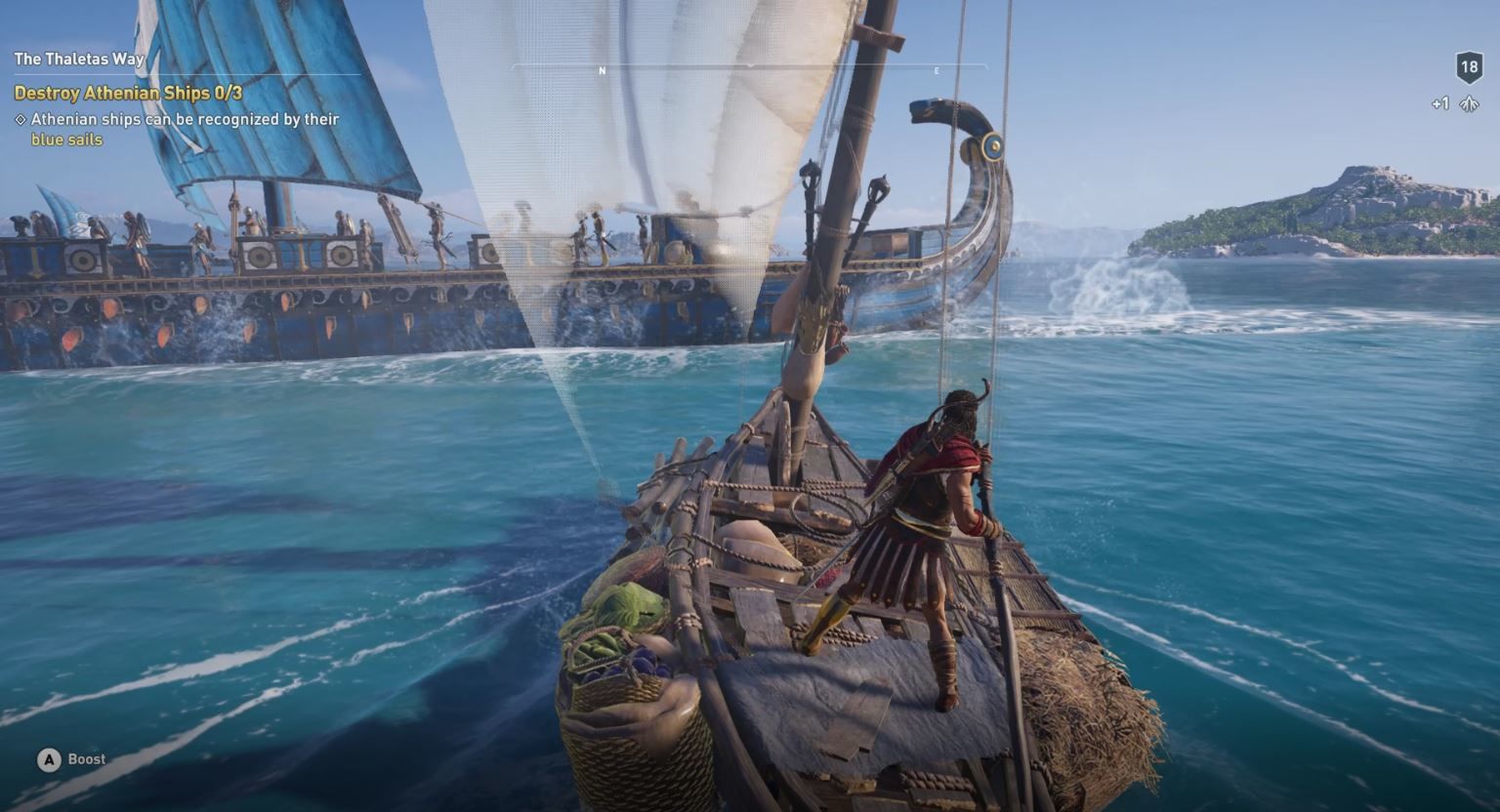This screenshot has width=1500, height=812.
Task: Click the diamond objective marker icon
Action: 19,119
